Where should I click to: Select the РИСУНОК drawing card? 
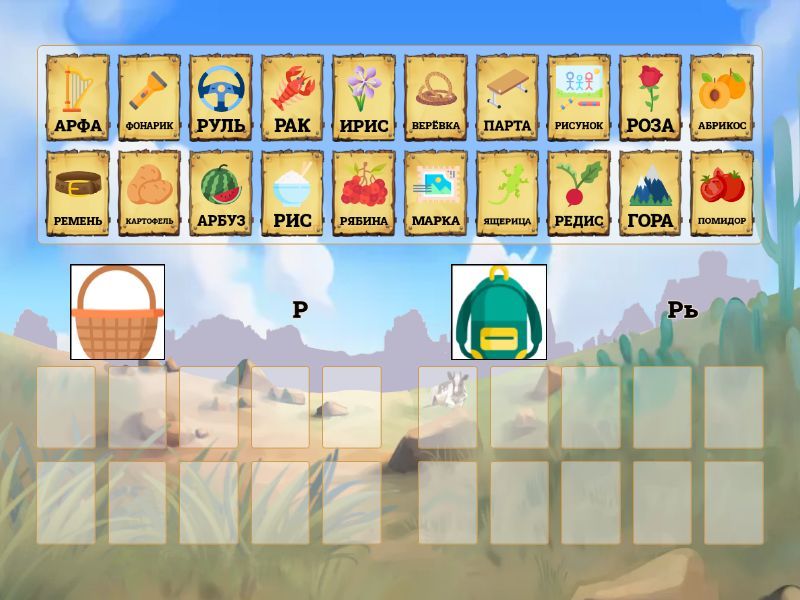click(x=578, y=98)
